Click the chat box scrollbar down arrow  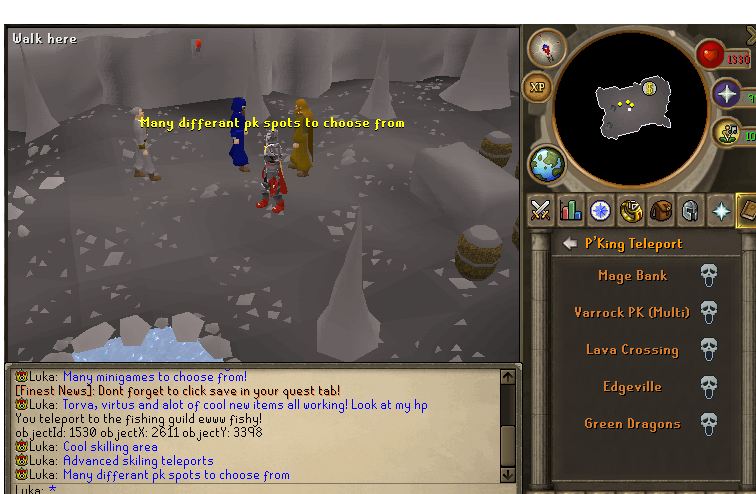click(507, 472)
